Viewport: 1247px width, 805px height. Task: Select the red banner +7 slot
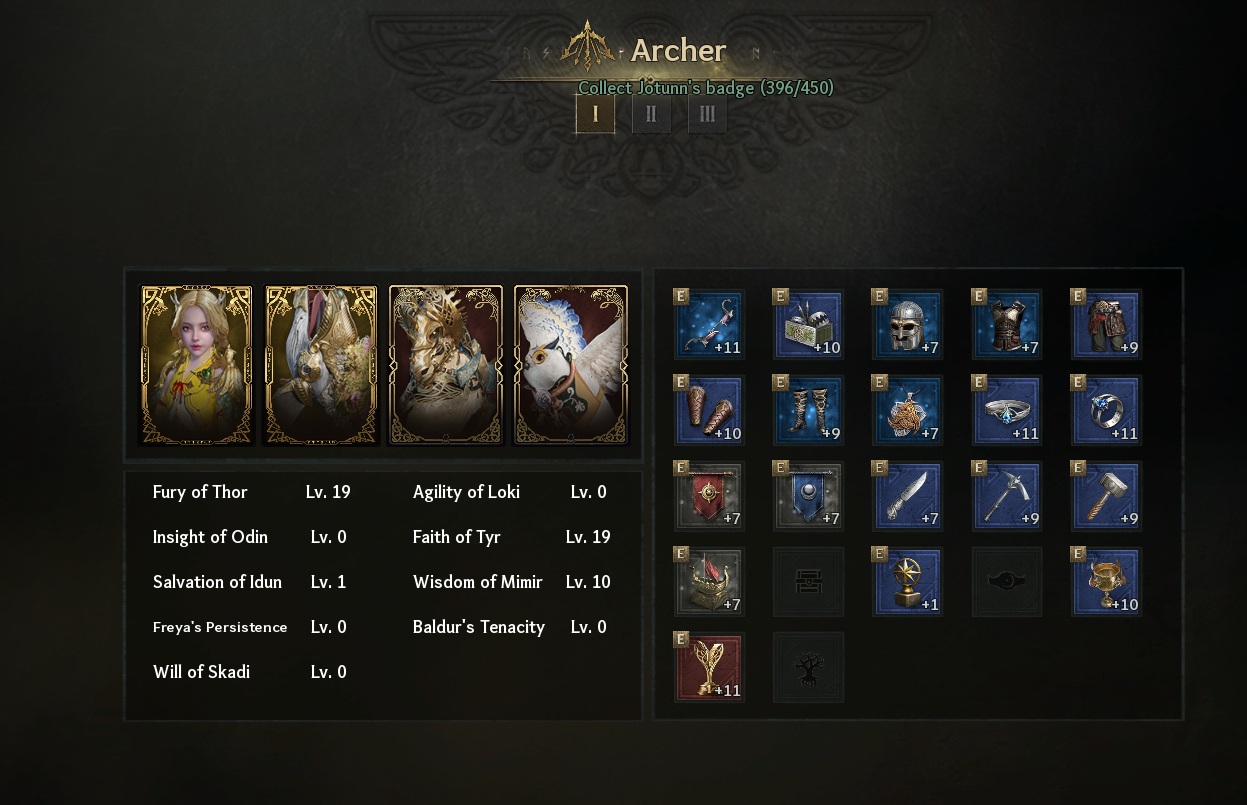click(709, 495)
